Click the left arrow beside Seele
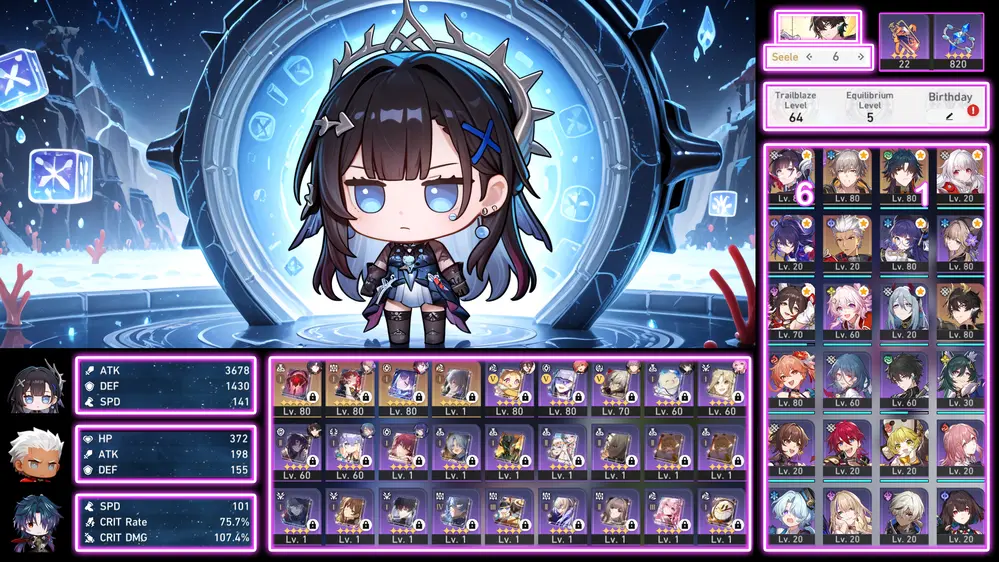 tap(809, 57)
